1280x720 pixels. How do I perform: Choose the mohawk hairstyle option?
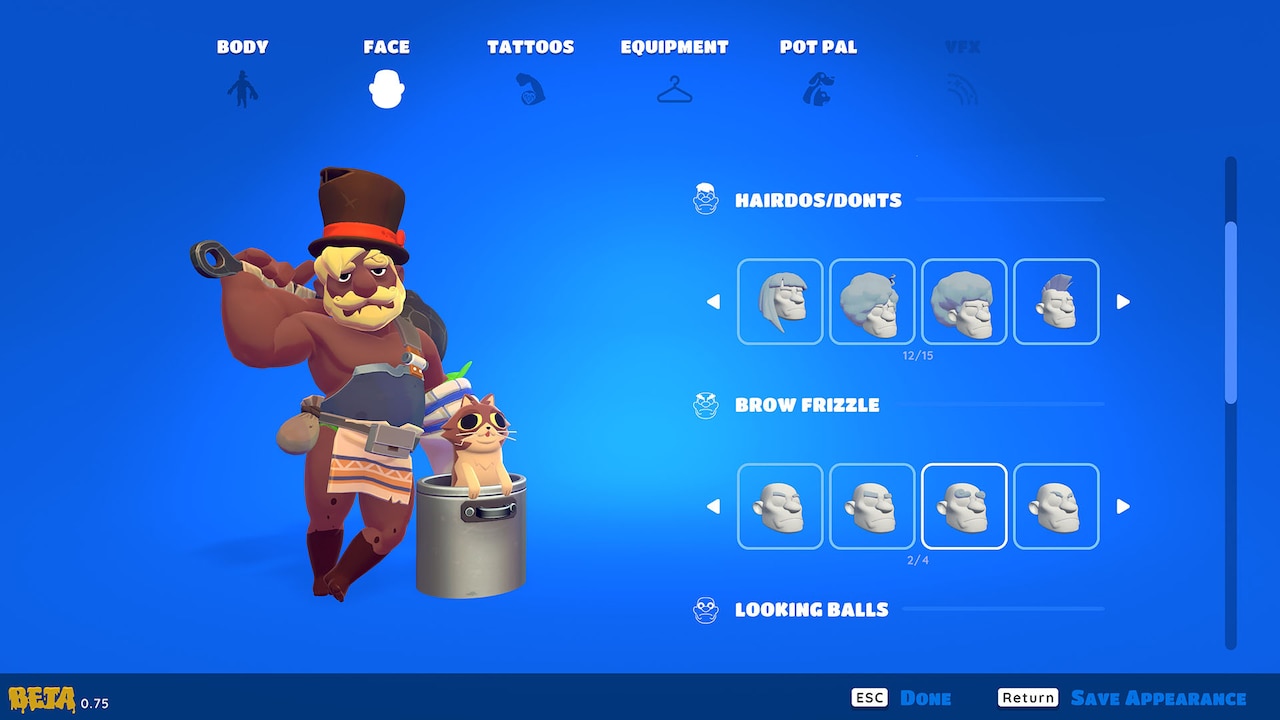[x=1056, y=300]
